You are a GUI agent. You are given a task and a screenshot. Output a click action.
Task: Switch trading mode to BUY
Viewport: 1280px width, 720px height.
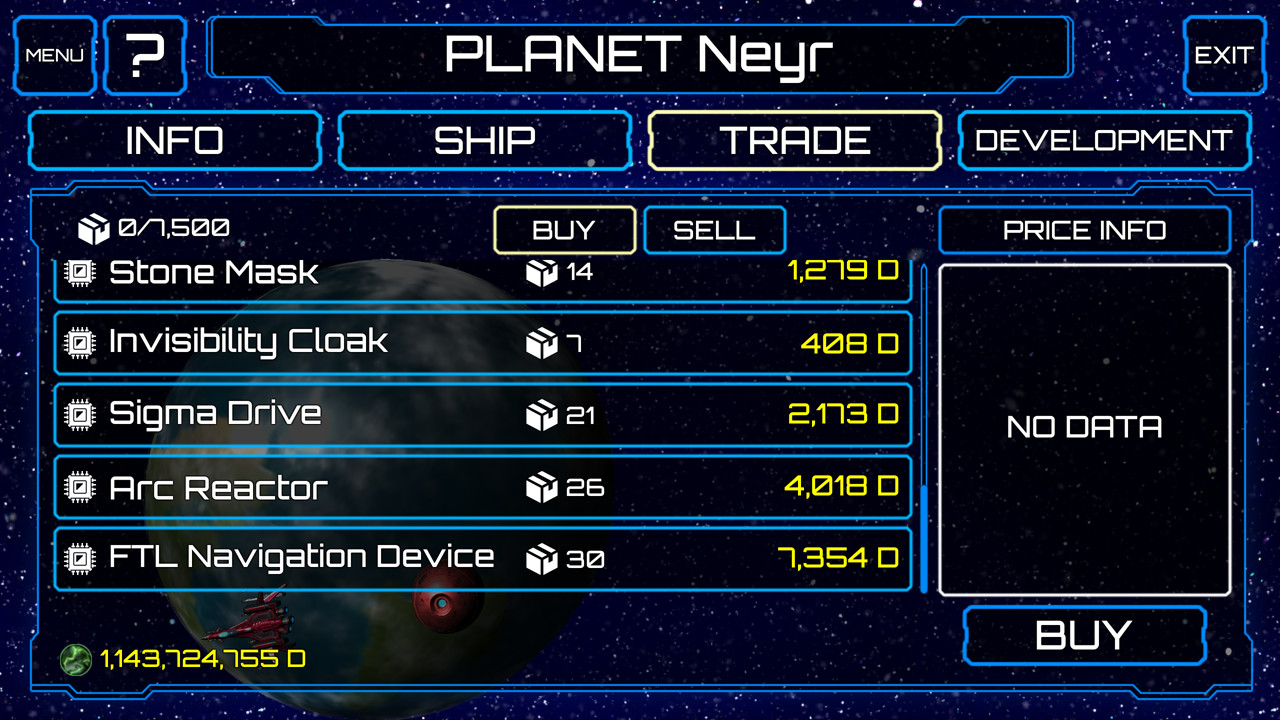pos(564,230)
